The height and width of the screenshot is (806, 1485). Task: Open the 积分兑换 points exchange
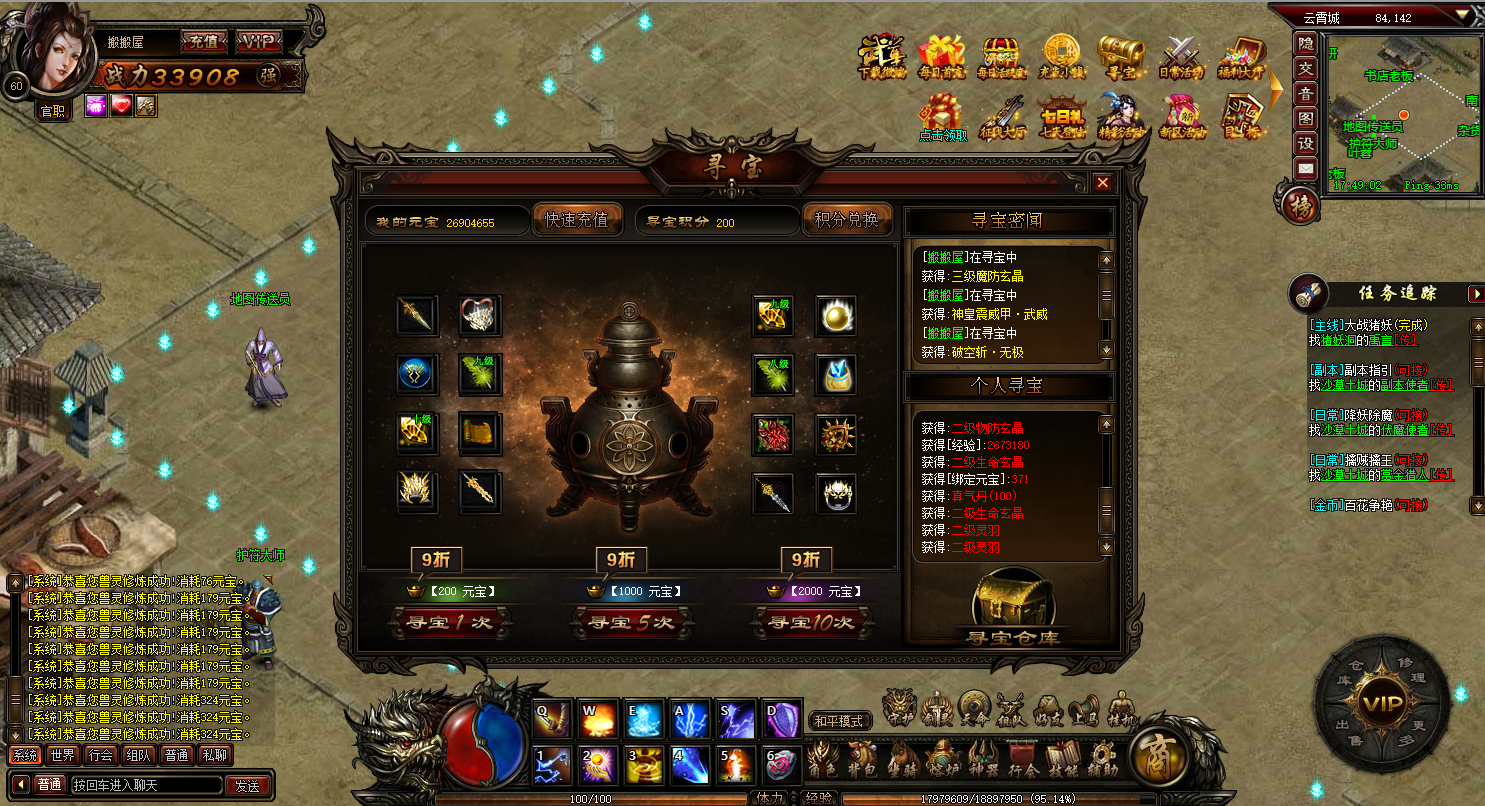(x=846, y=220)
